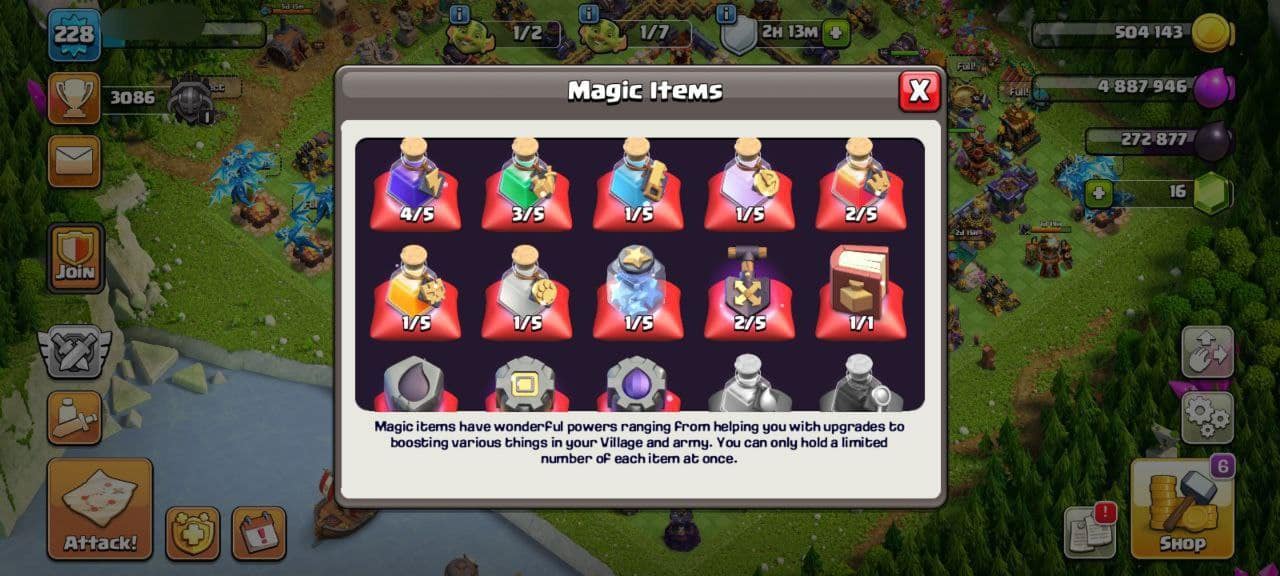This screenshot has width=1280, height=576.
Task: Select the yellow-orange potion slot
Action: (x=415, y=292)
